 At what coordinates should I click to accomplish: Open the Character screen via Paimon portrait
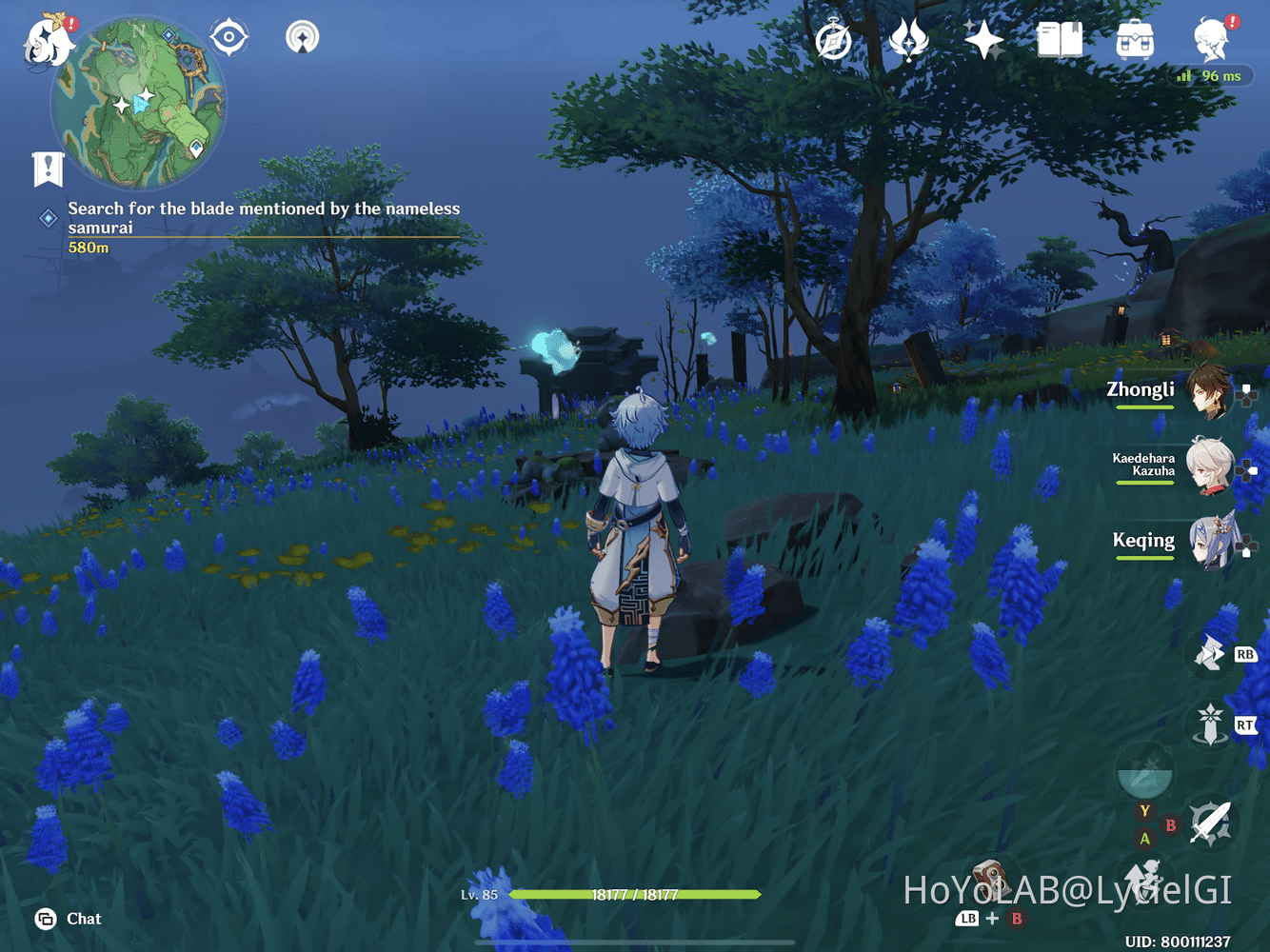(x=1211, y=40)
